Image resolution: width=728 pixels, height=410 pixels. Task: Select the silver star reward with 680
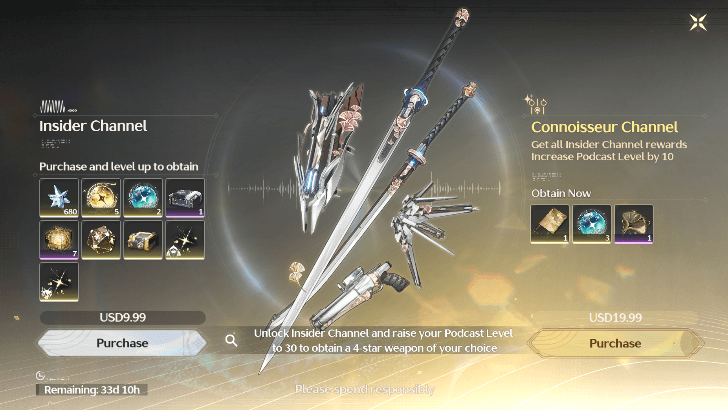tap(59, 198)
